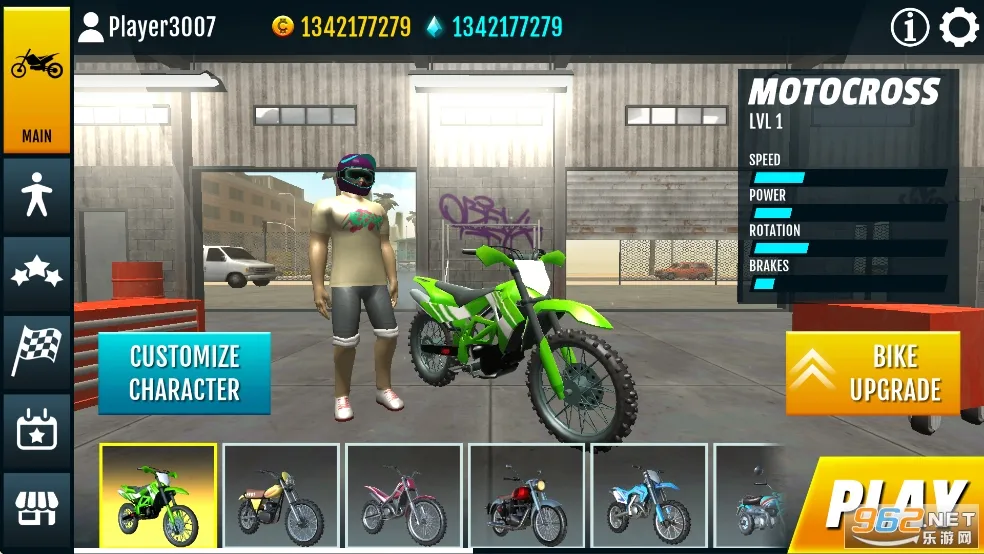The height and width of the screenshot is (554, 984).
Task: Switch to the character figure tab
Action: 36,194
